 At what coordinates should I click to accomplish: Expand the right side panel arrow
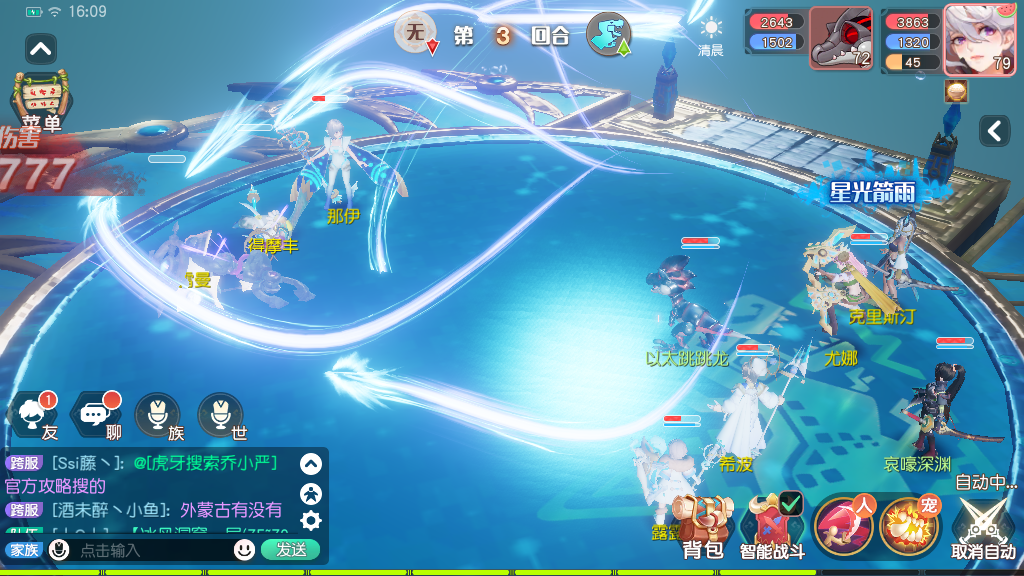click(x=994, y=130)
